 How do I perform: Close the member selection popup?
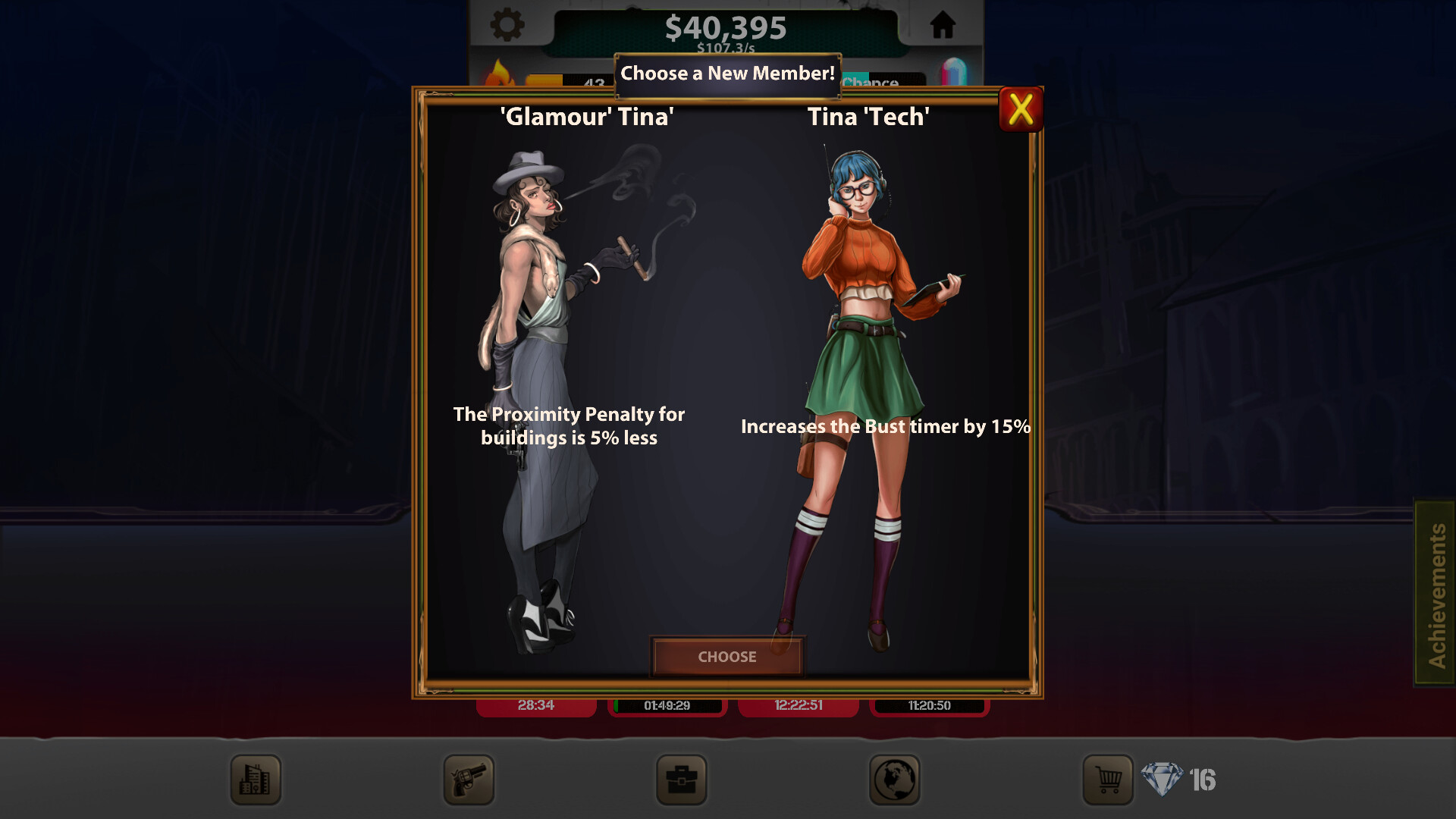(1020, 110)
